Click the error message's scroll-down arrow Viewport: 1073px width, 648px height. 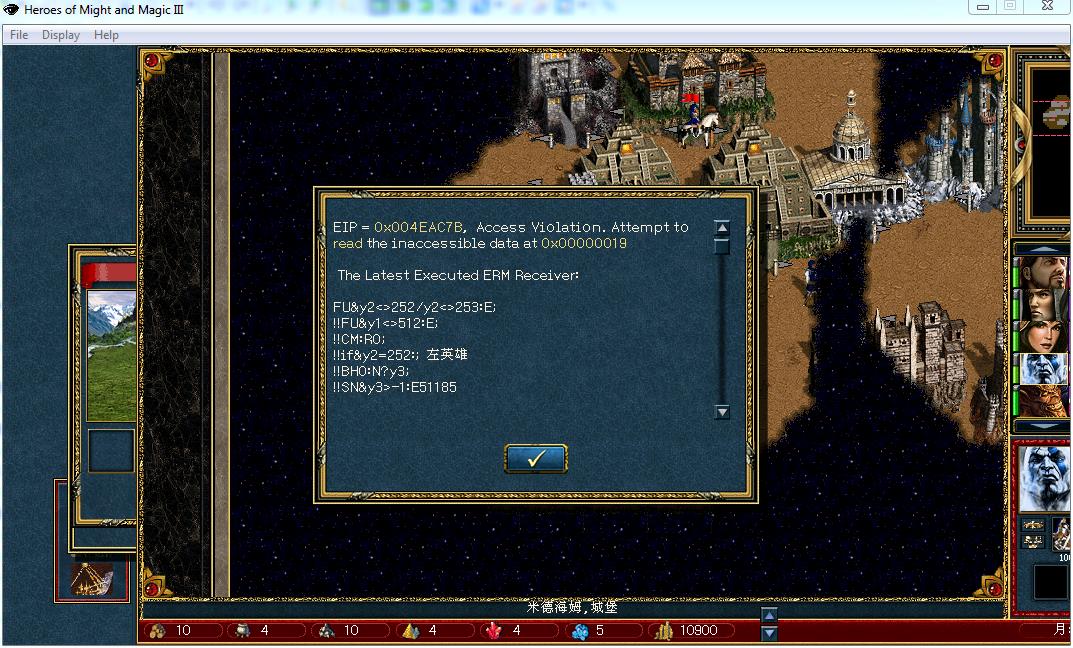(722, 412)
